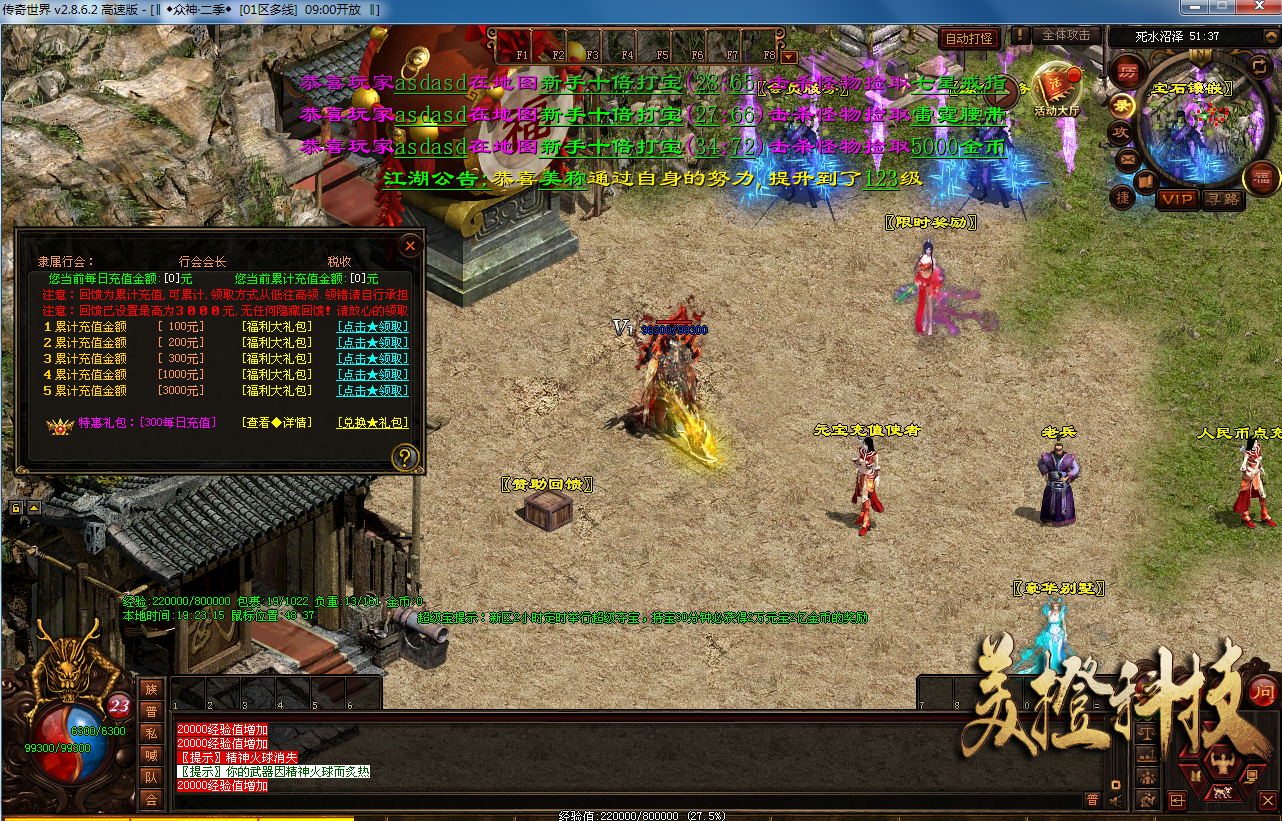Close the recharge reward panel
Viewport: 1282px width, 821px height.
(409, 245)
